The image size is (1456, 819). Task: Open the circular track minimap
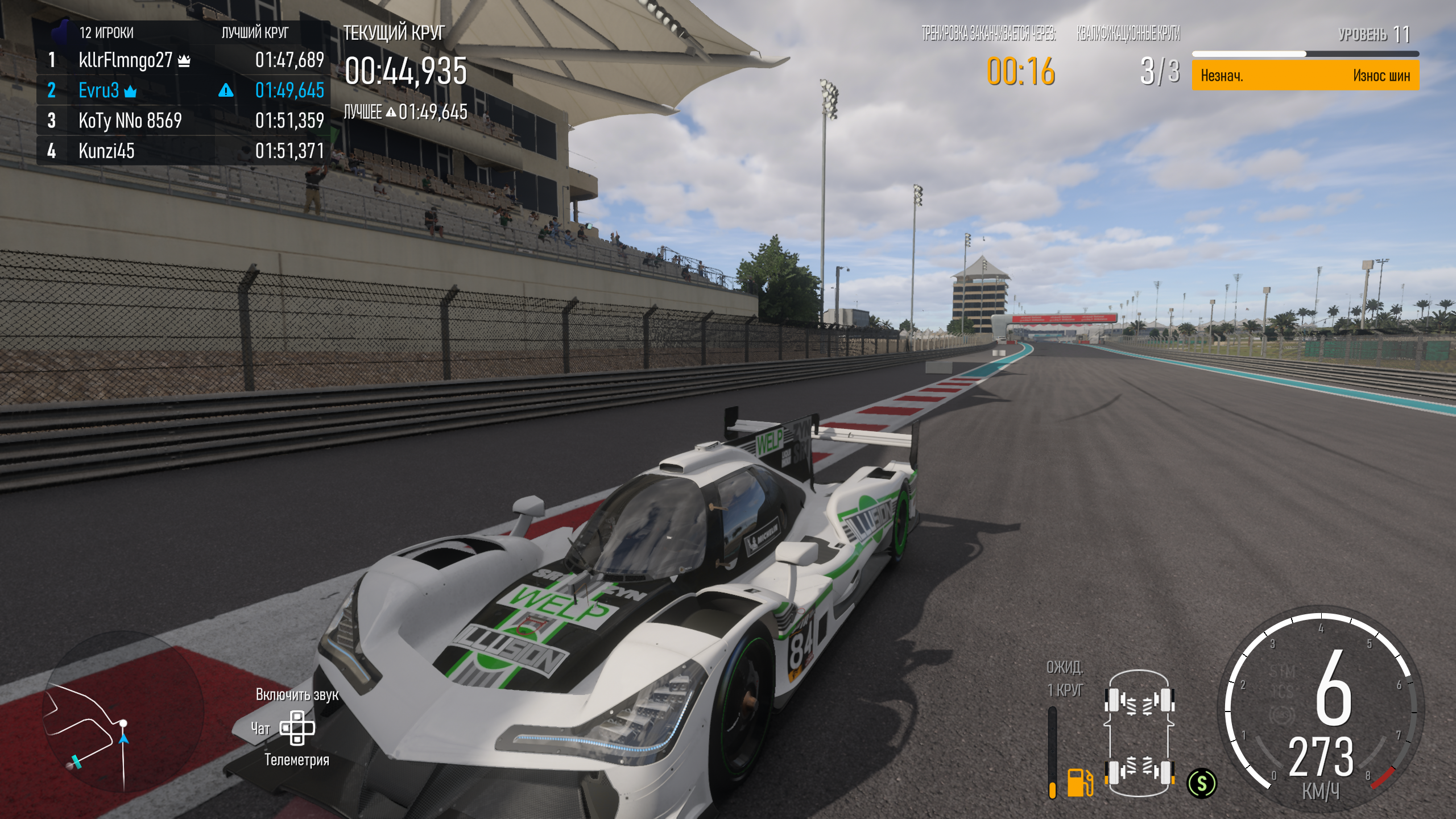[x=122, y=711]
